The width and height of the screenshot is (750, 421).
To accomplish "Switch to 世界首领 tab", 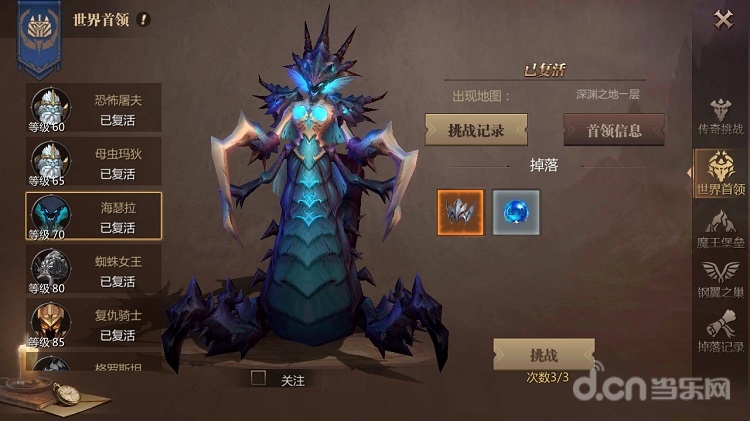I will (x=721, y=173).
